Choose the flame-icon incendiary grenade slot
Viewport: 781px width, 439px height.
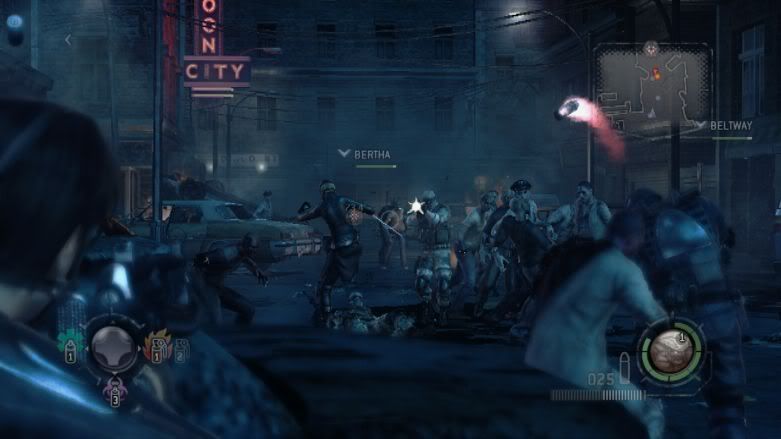tap(158, 346)
